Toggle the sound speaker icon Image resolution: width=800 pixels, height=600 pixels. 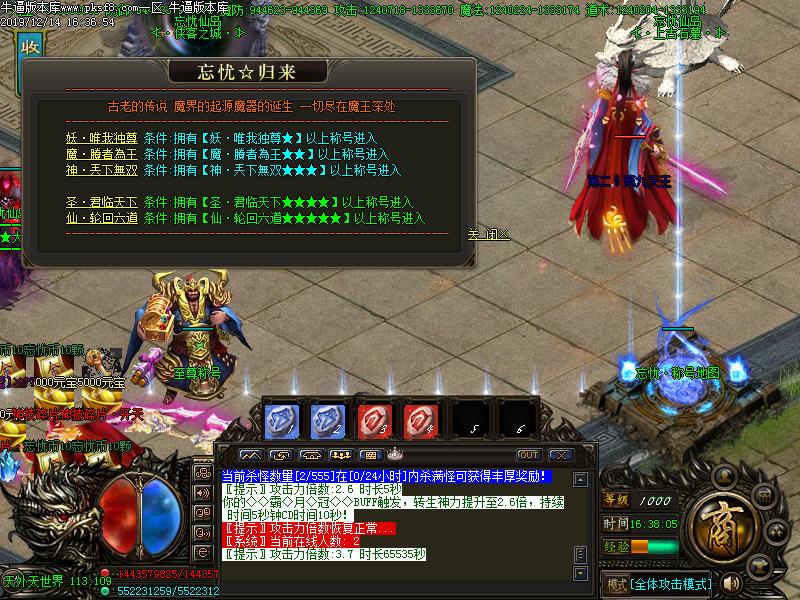(x=732, y=583)
